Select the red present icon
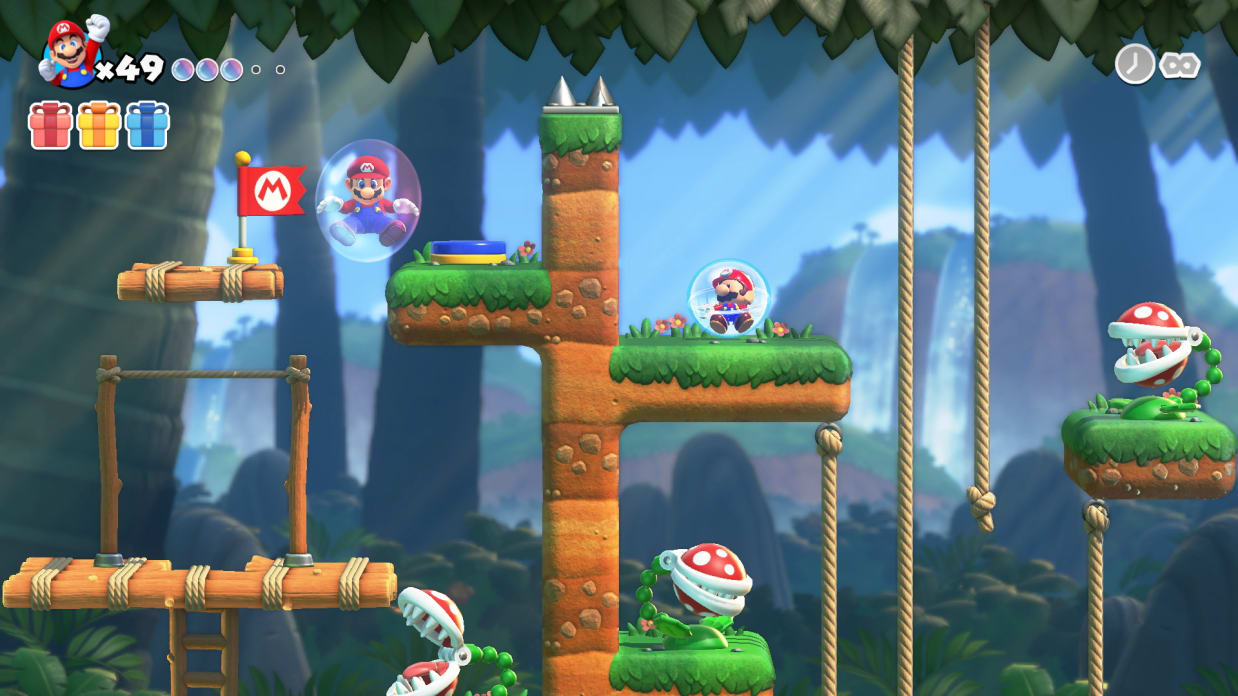 (50, 126)
